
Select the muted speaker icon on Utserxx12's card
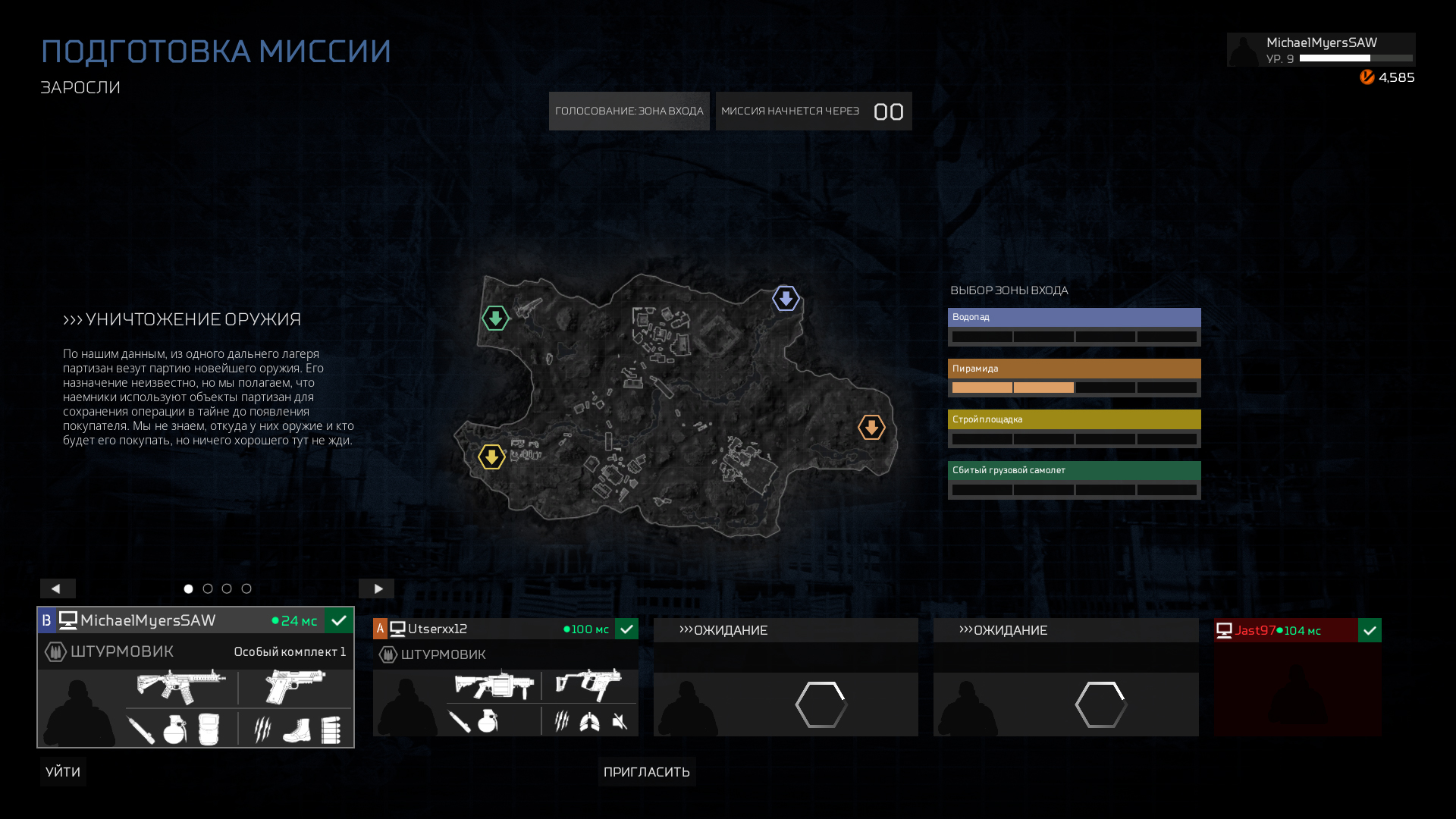click(620, 720)
